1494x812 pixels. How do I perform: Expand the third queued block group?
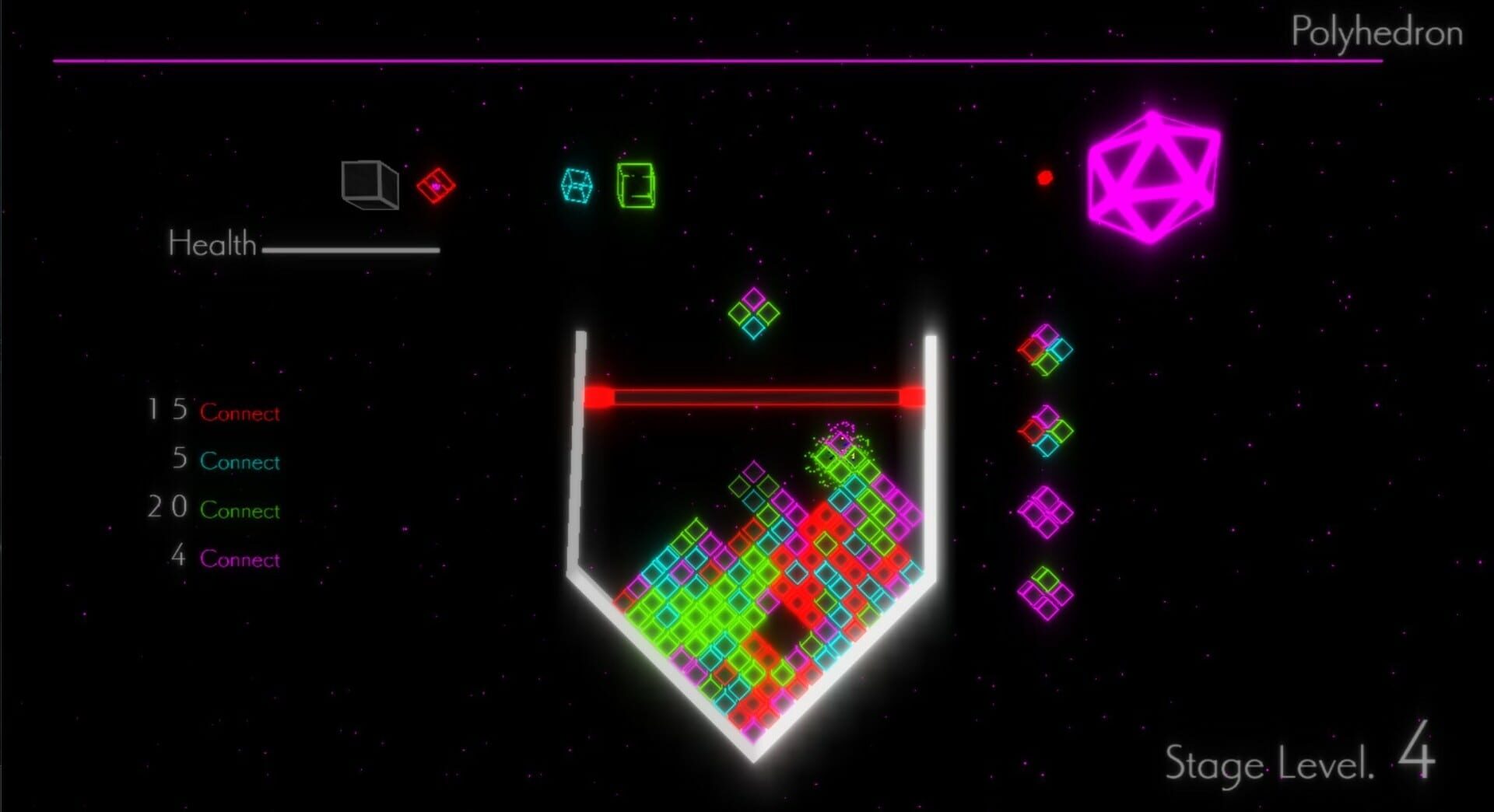(x=1046, y=513)
